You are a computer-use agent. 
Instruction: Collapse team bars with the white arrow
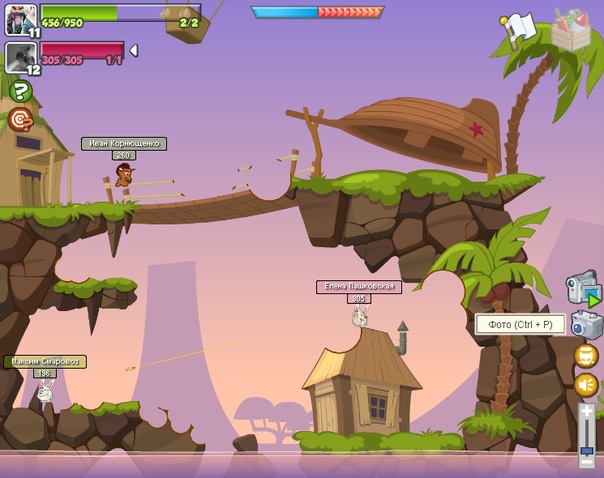click(x=134, y=50)
